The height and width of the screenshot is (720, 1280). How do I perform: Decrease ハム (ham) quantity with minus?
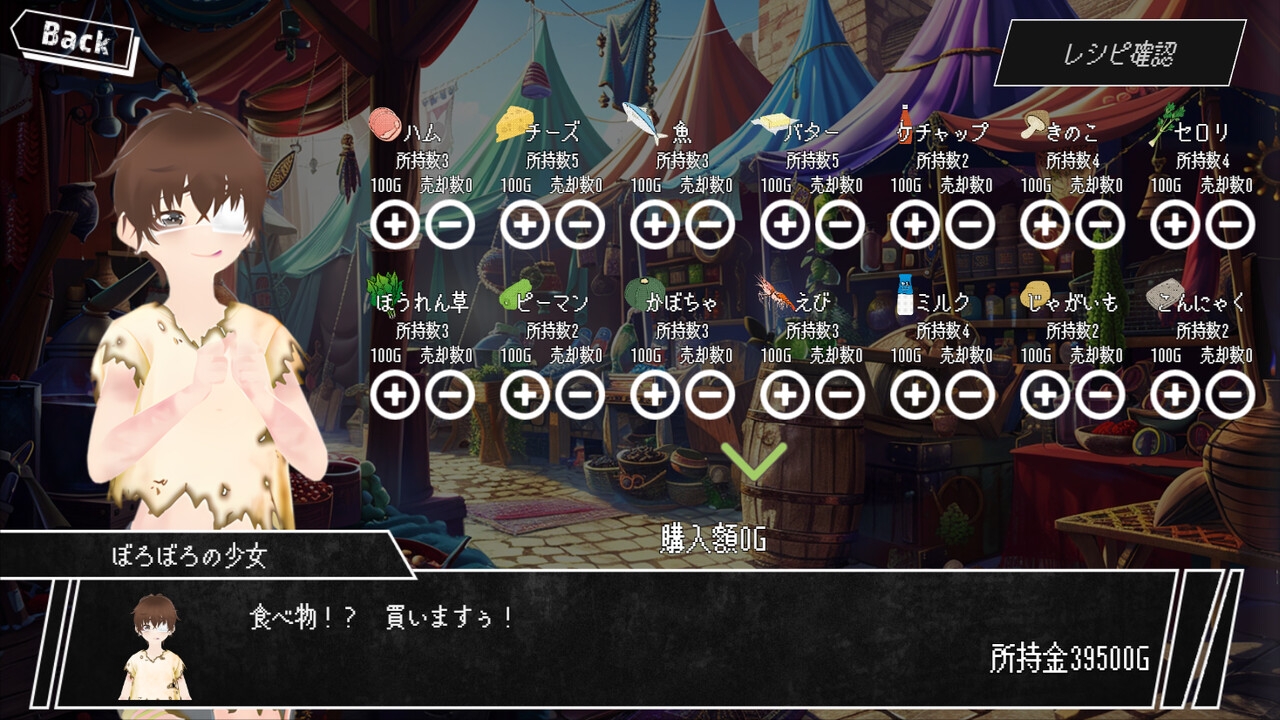[450, 225]
